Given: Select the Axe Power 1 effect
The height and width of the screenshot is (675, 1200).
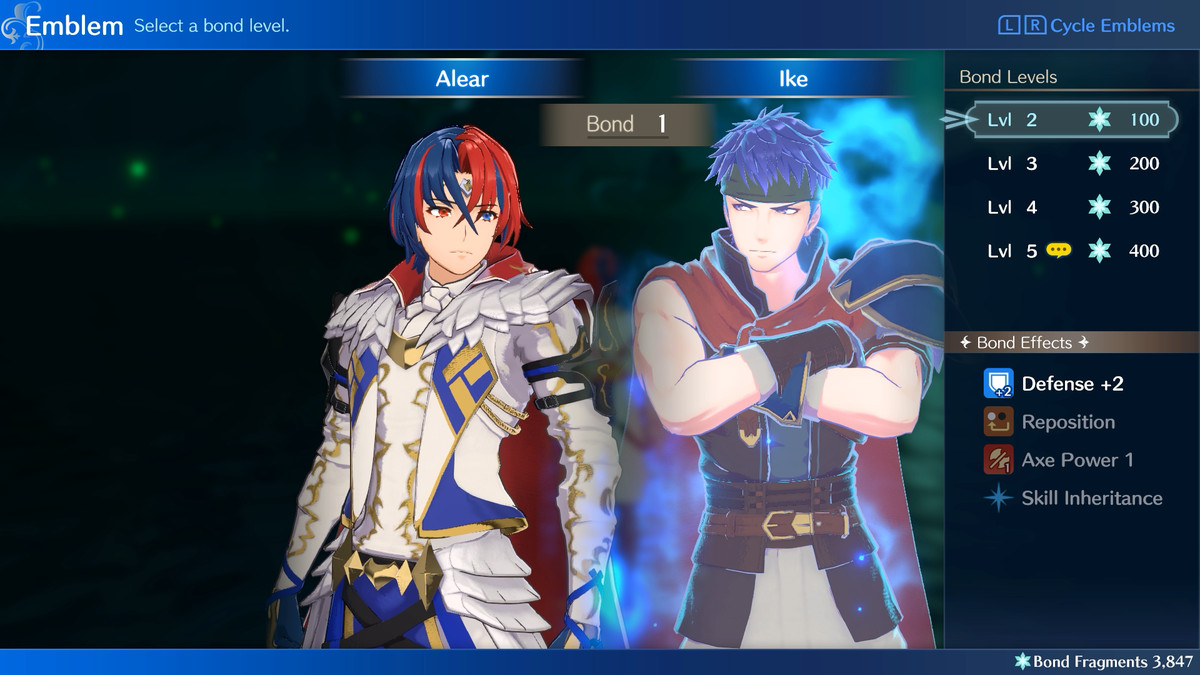Looking at the screenshot, I should click(1076, 460).
